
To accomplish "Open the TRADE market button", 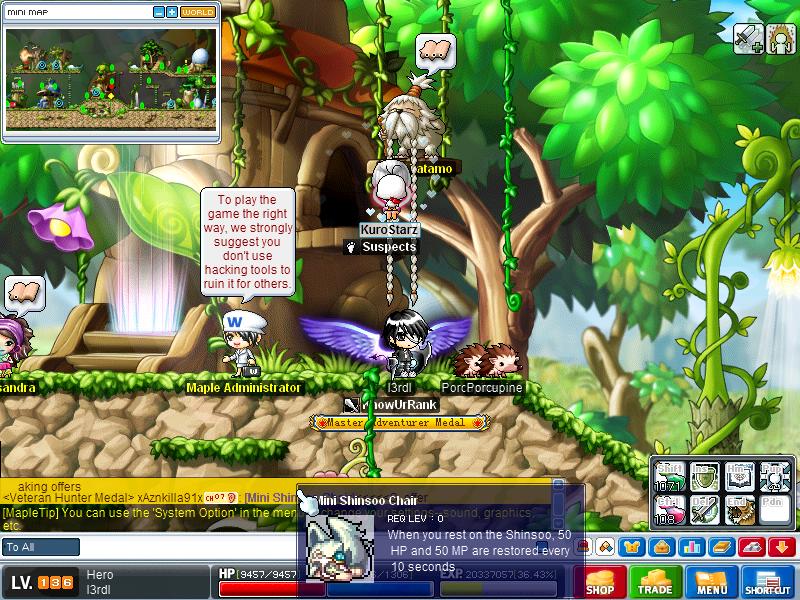I will [655, 583].
